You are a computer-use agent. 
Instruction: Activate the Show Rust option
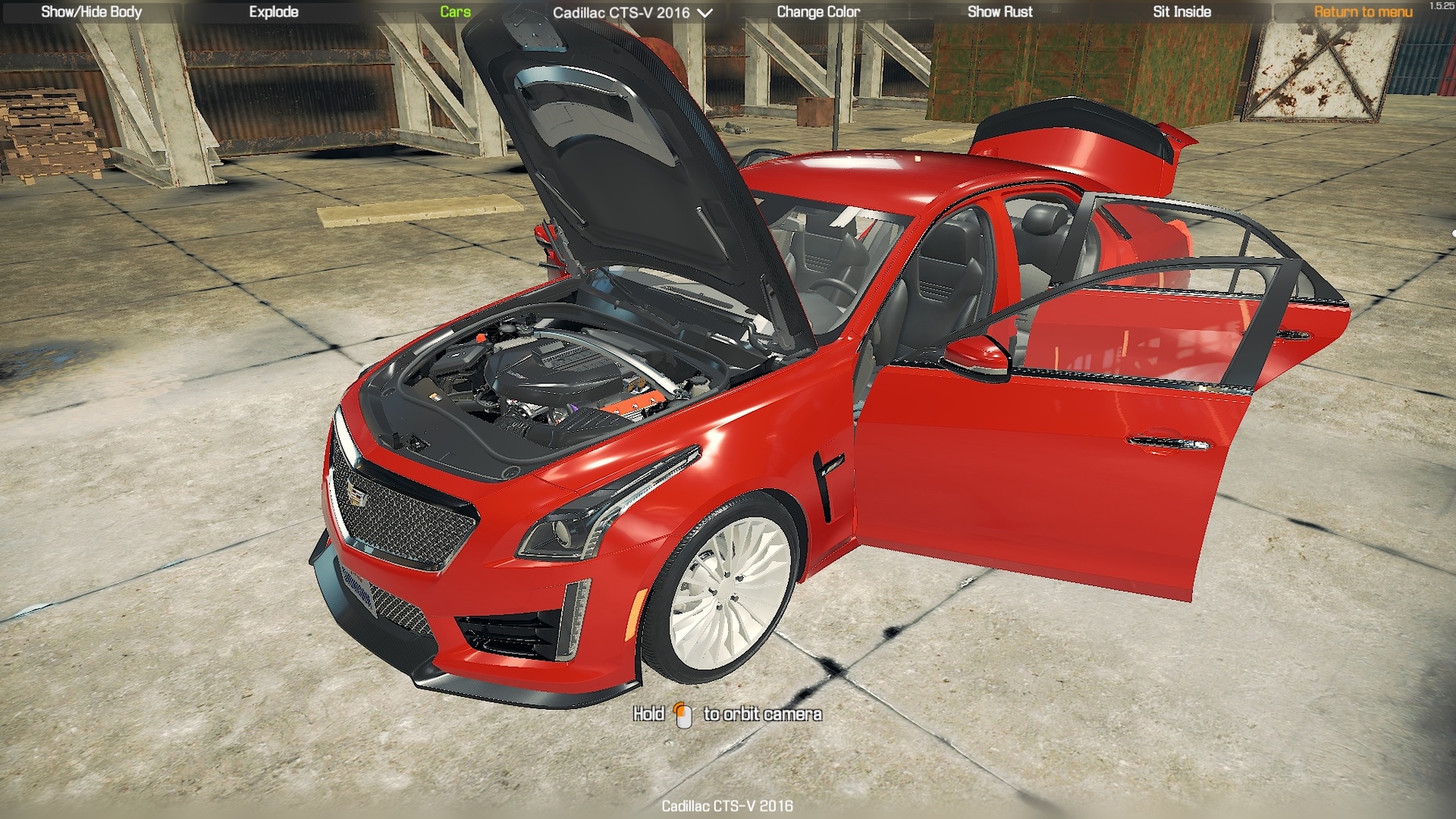tap(1000, 12)
